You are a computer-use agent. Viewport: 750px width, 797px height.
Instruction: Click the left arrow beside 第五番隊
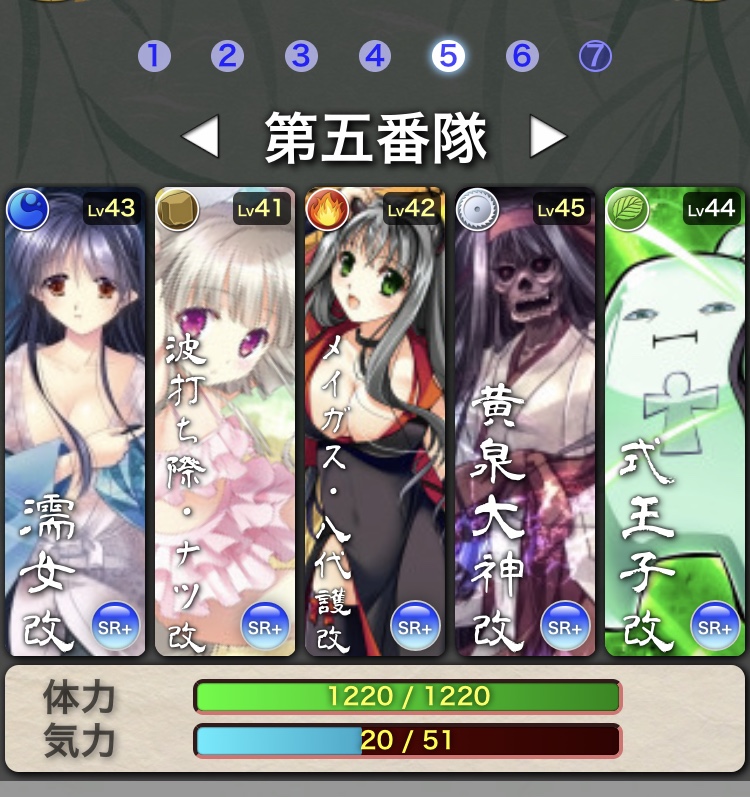pos(201,137)
